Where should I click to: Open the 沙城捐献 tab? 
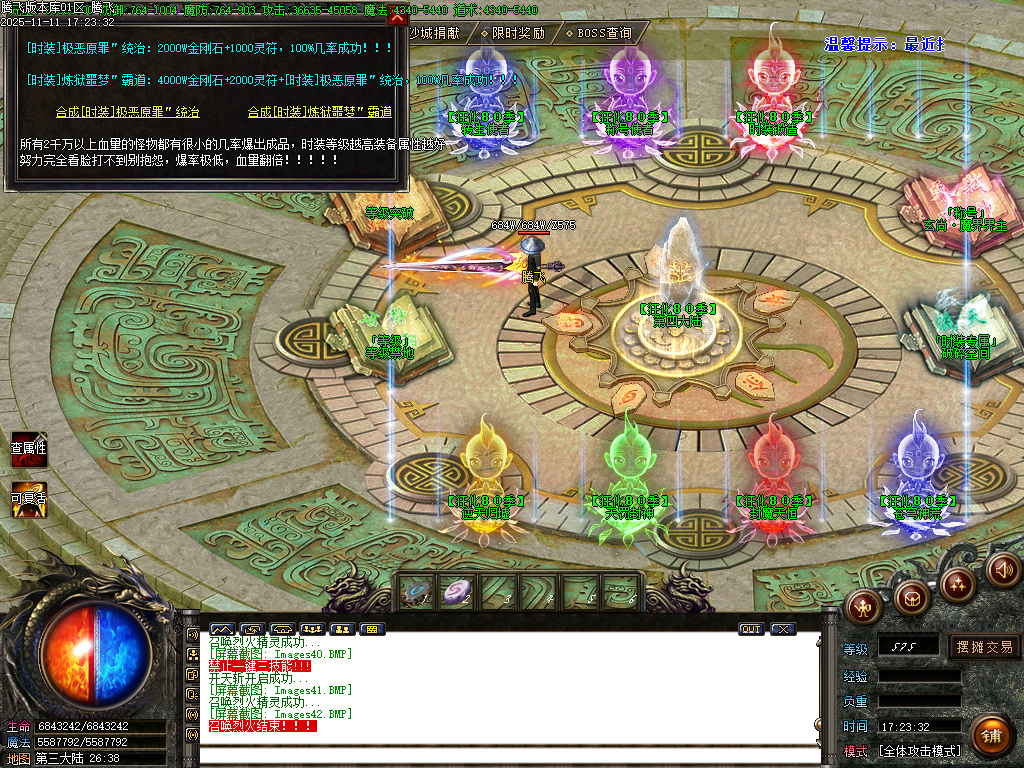click(x=434, y=33)
